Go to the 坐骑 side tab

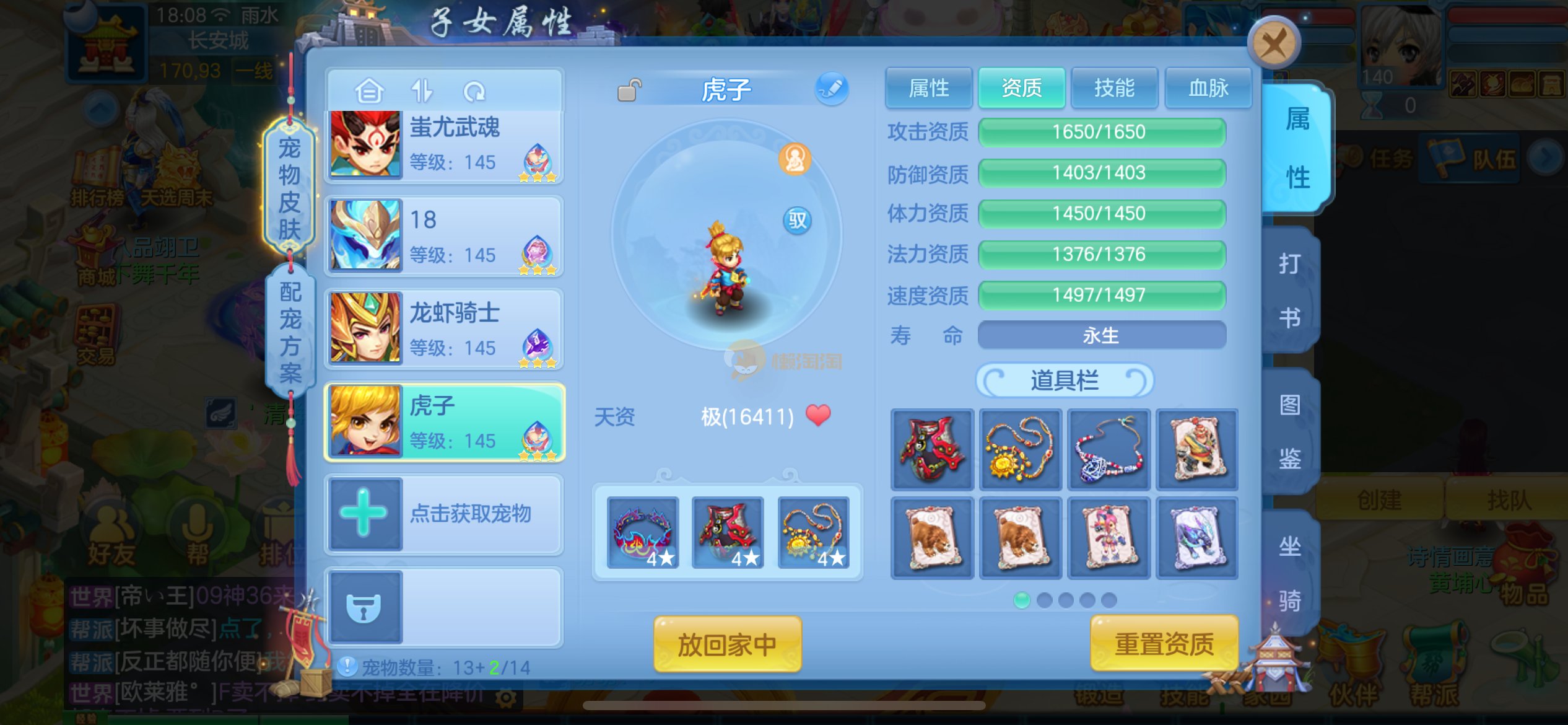[1290, 573]
